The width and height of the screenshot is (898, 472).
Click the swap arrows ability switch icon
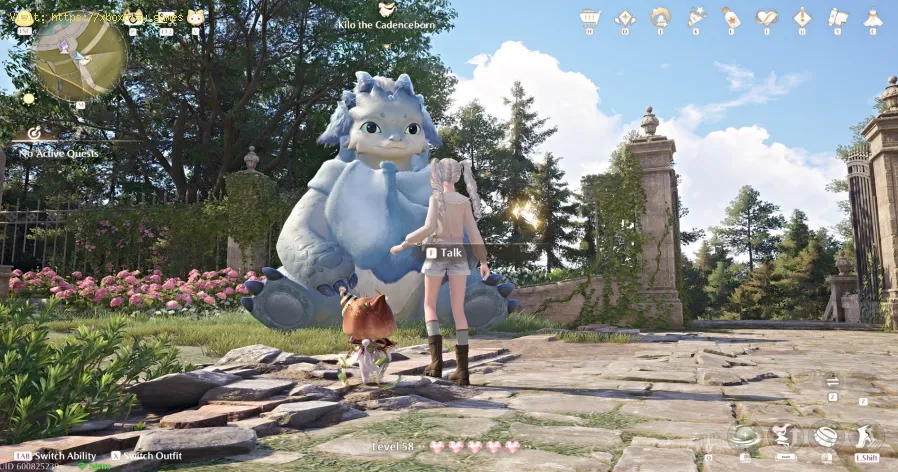[832, 381]
